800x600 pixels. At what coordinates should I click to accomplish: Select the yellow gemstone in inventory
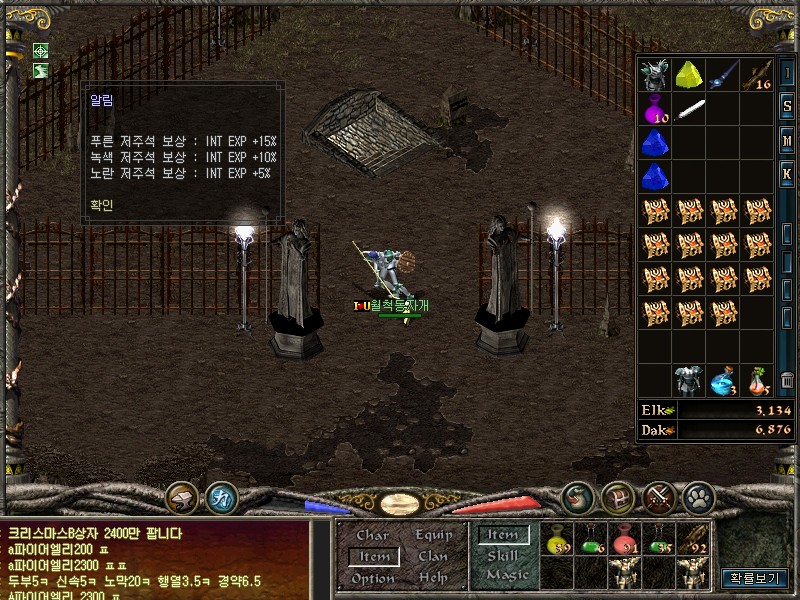[x=690, y=75]
